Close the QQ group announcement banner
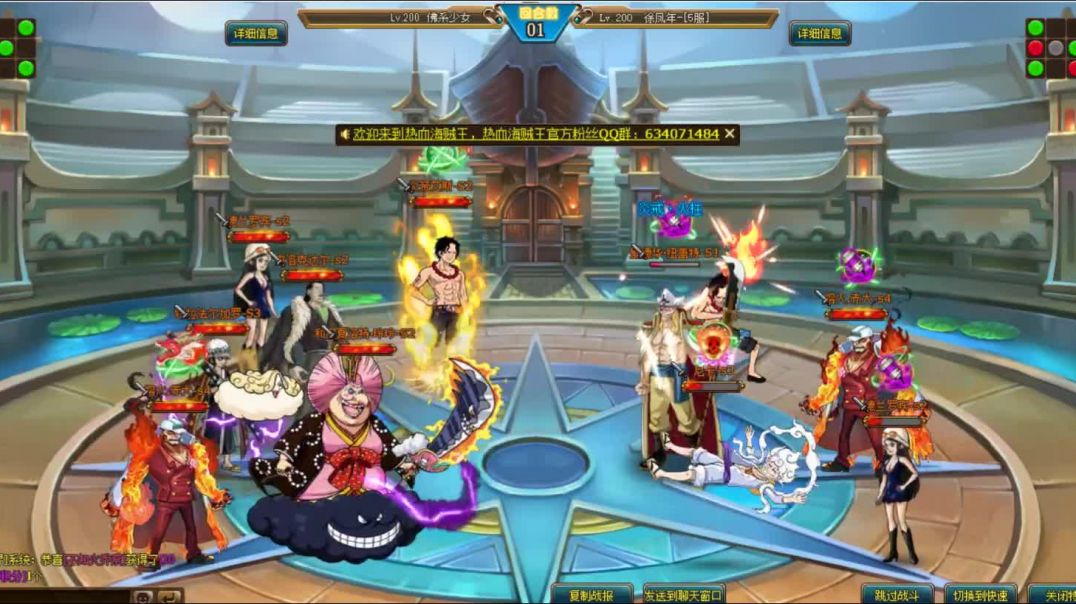Screen dimensions: 1076x604 (730, 133)
